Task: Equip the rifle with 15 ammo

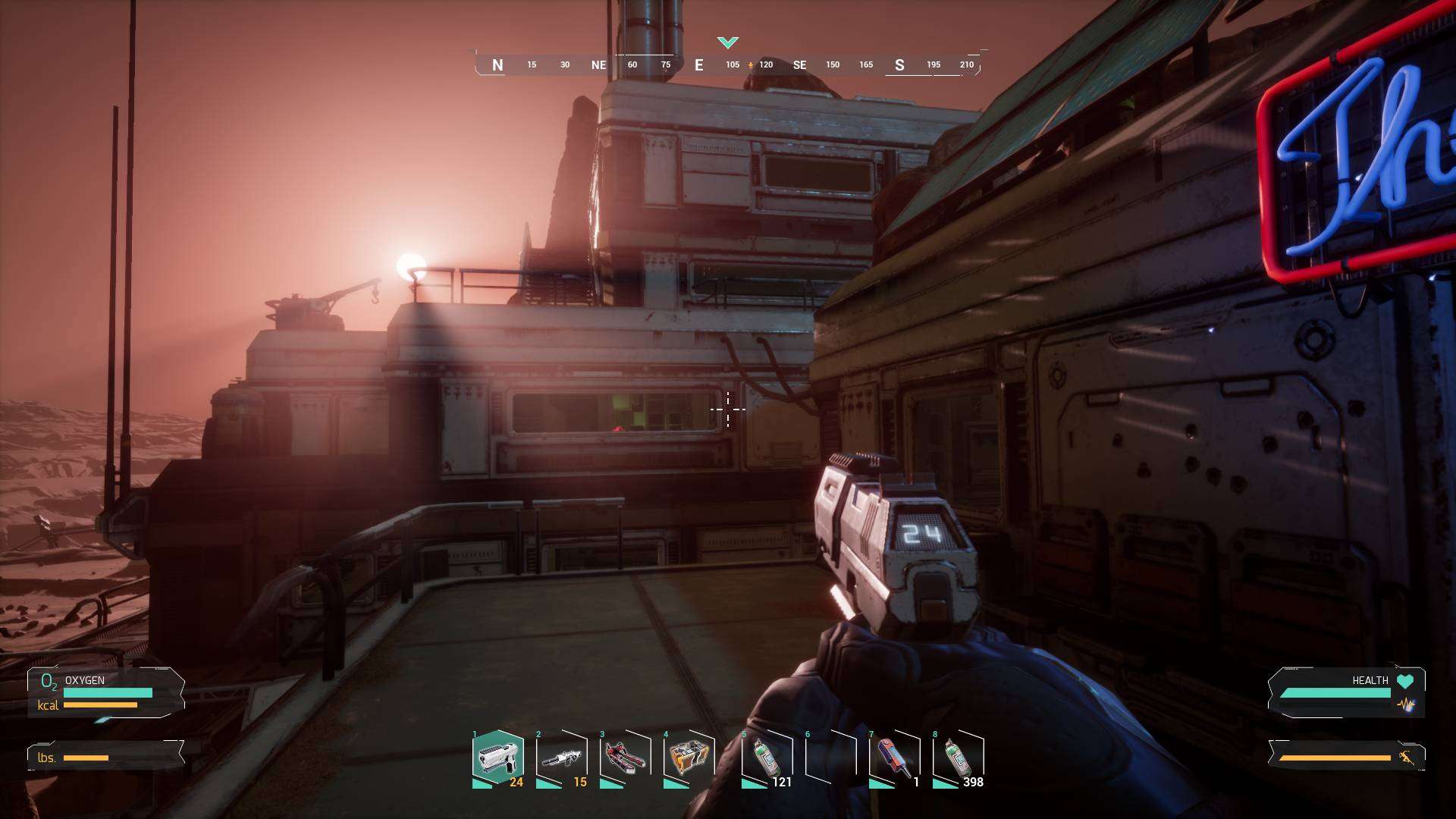Action: (562, 758)
